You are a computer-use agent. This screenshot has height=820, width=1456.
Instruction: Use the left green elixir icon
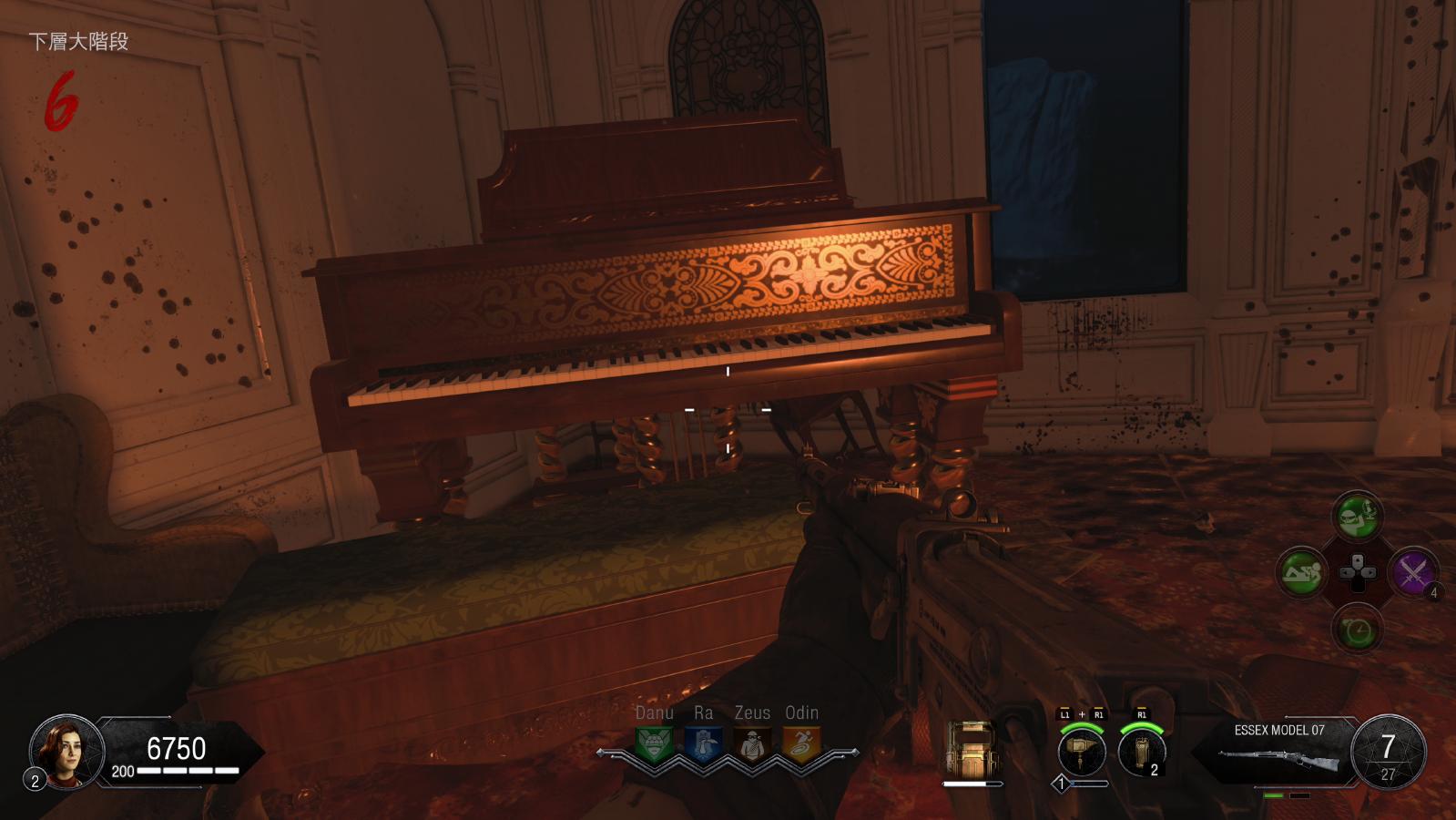1301,572
